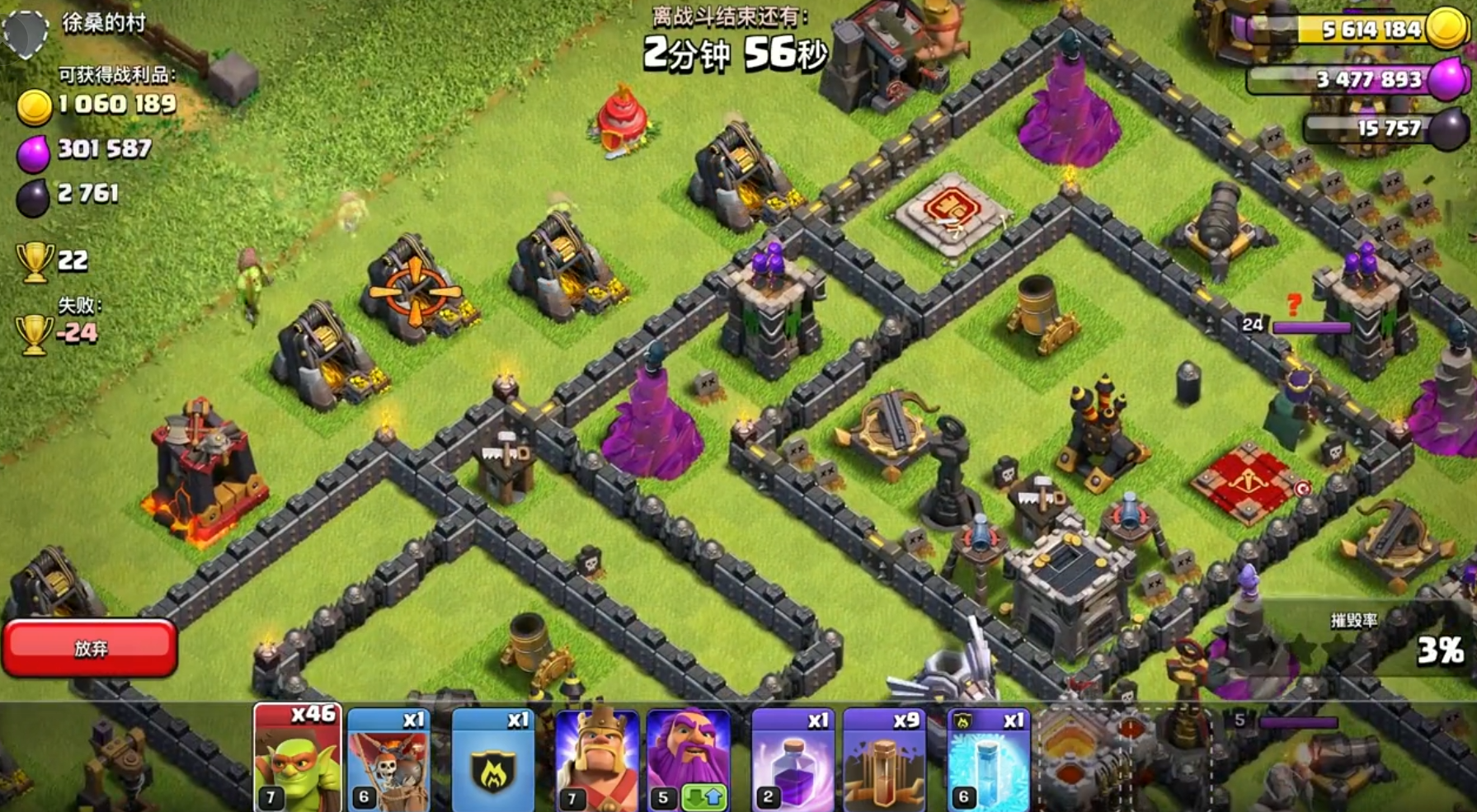Choose the Balloon troop card
The height and width of the screenshot is (812, 1477).
(x=389, y=758)
